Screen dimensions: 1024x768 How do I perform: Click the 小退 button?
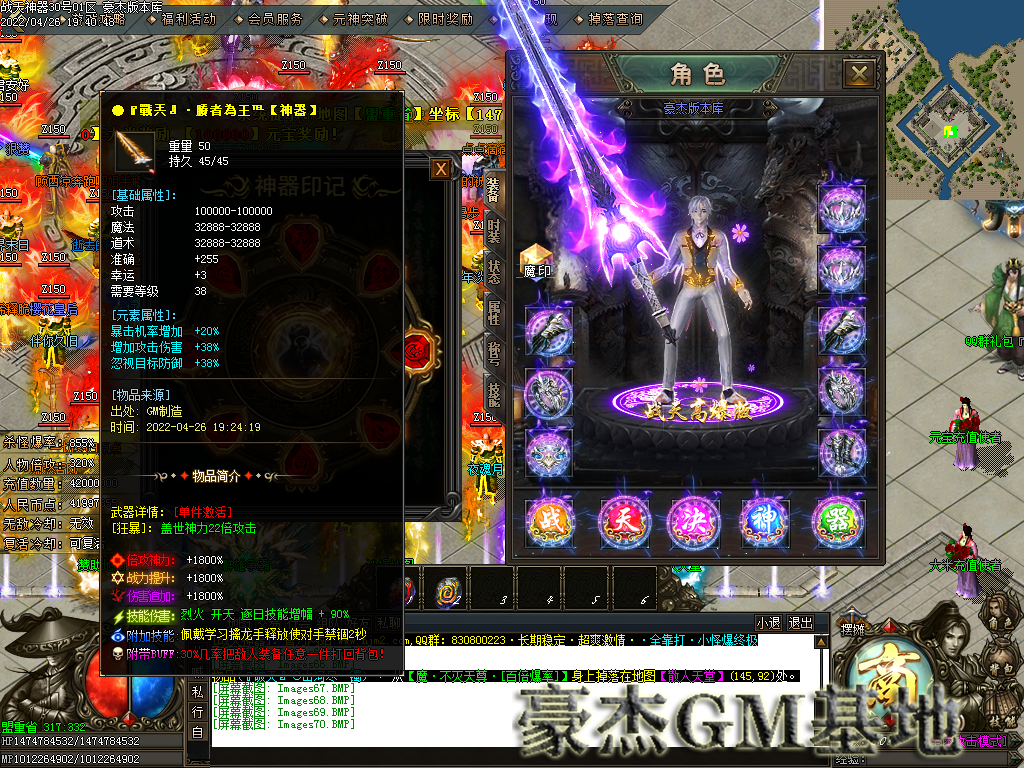tap(768, 622)
